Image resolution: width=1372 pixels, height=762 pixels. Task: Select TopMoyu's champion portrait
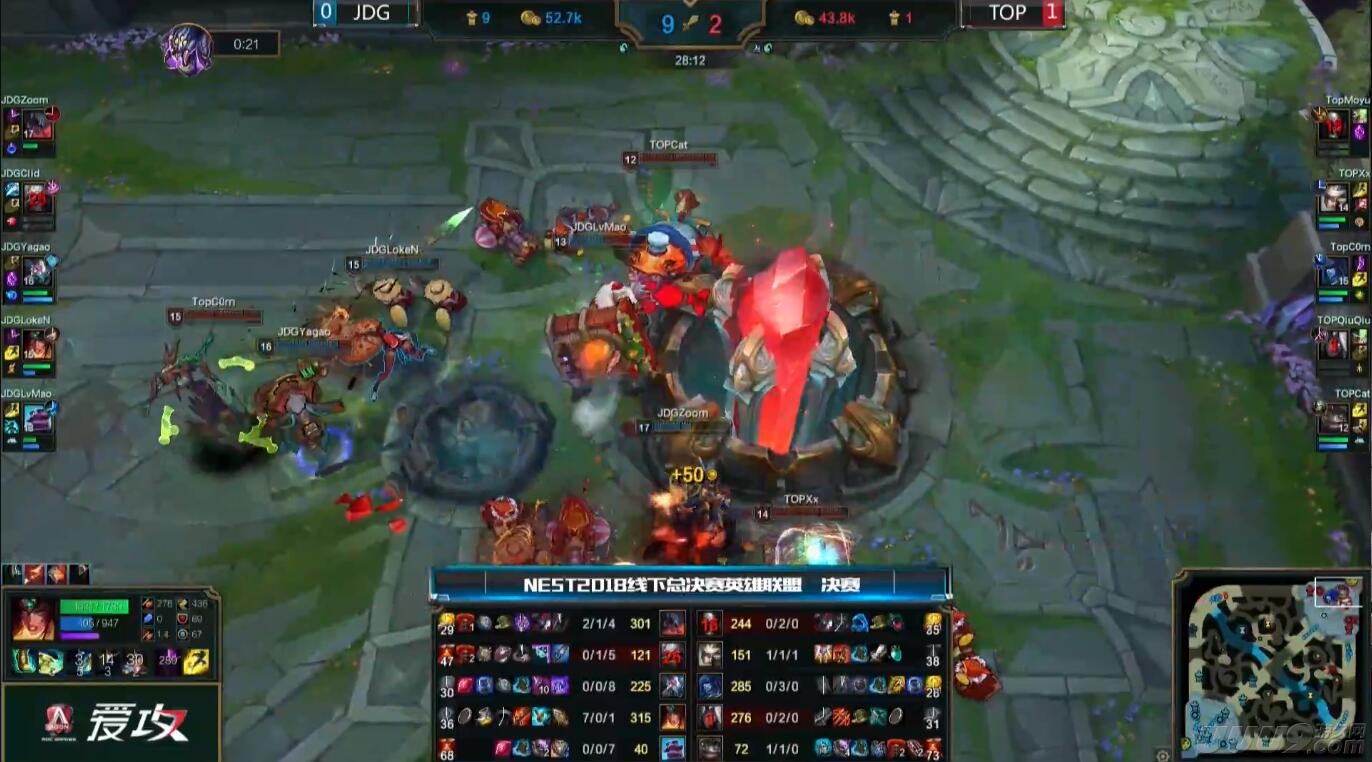(x=1333, y=125)
